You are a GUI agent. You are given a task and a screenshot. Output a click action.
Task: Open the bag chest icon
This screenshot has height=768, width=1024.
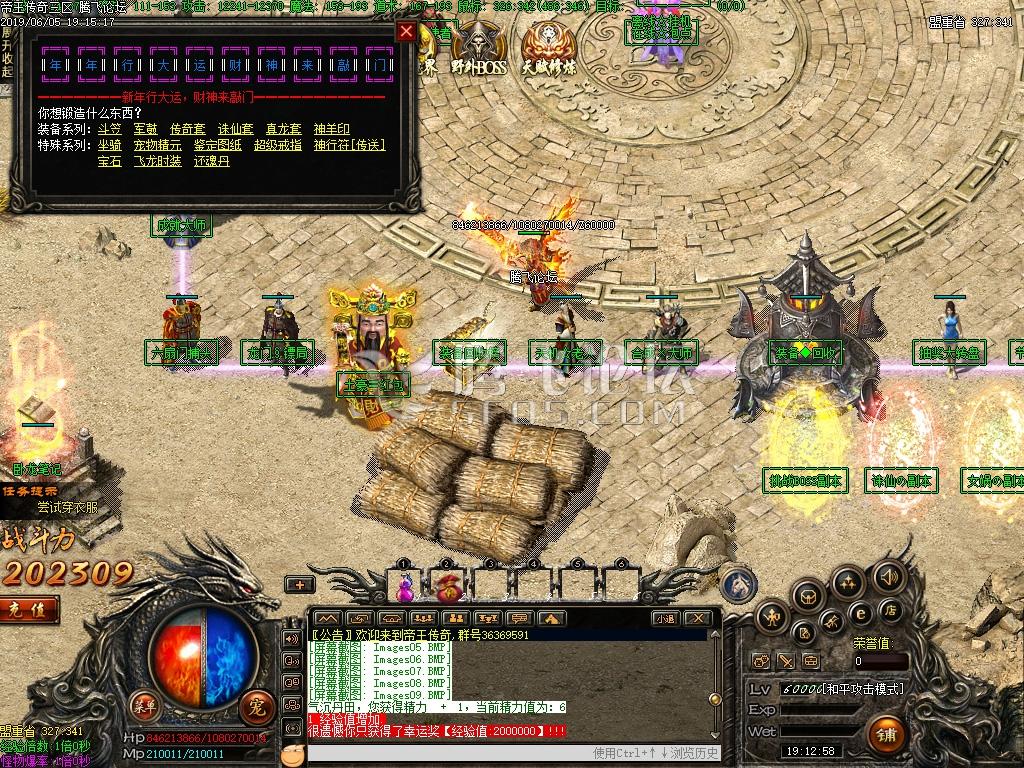[808, 597]
